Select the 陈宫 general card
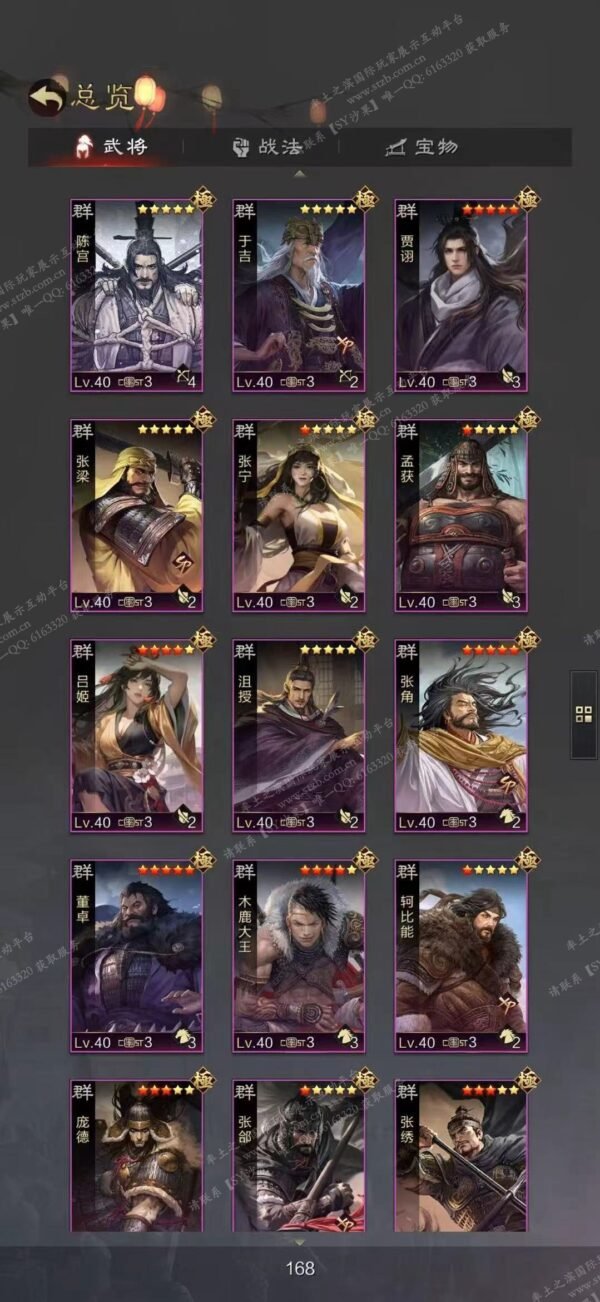 click(136, 295)
